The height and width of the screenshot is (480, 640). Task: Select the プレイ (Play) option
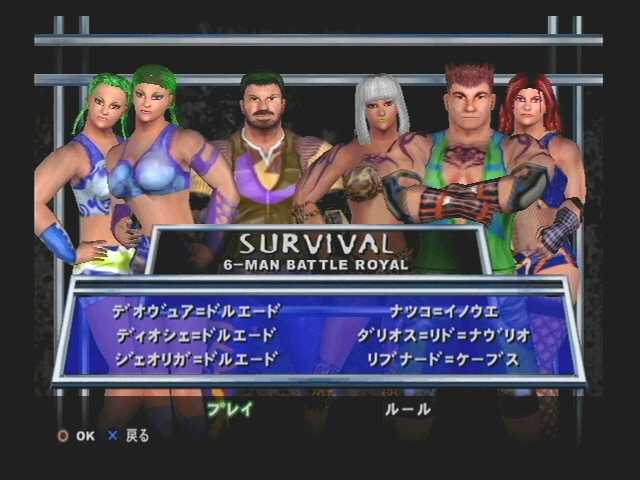(x=229, y=408)
